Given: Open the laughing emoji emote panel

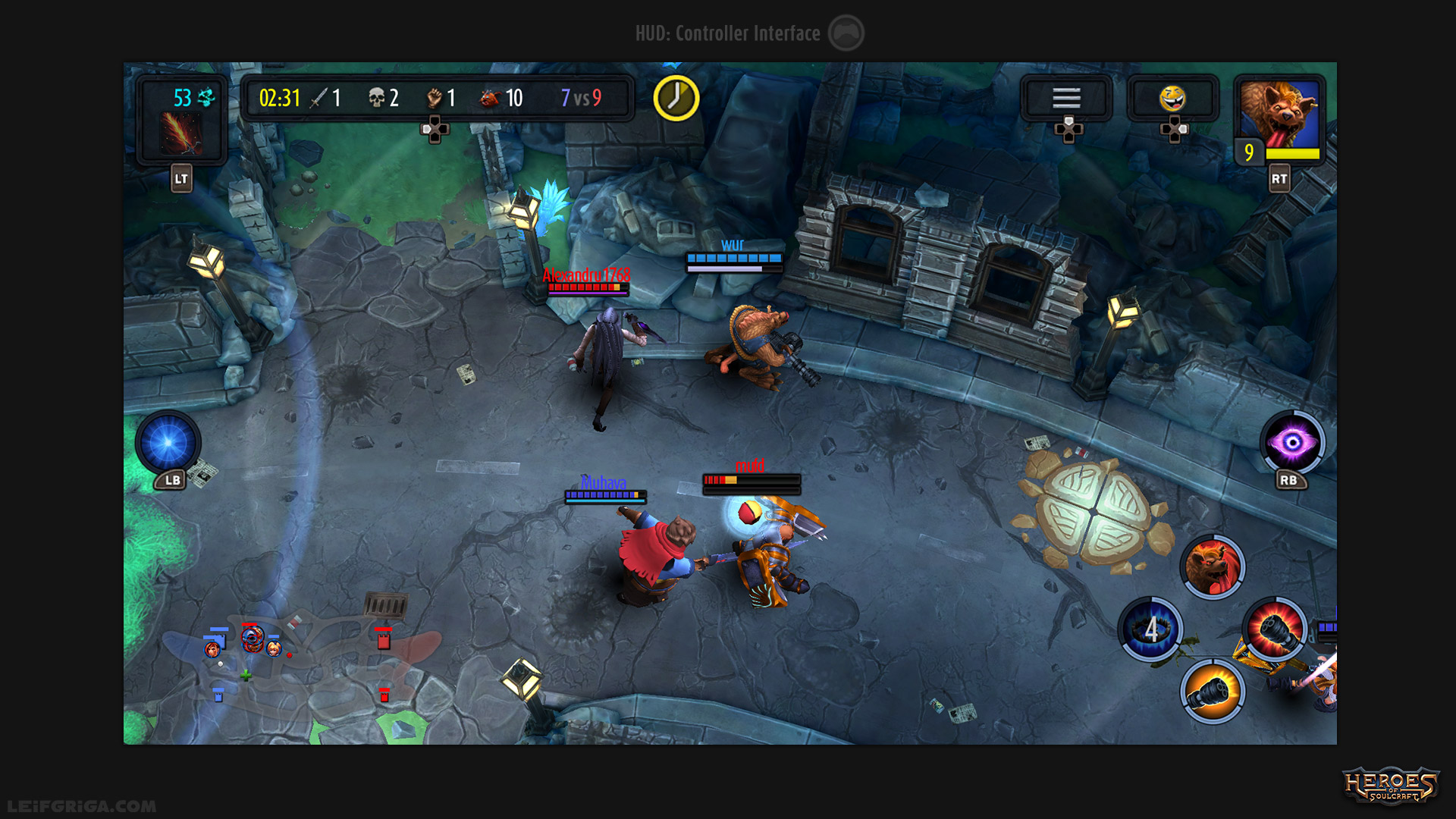Looking at the screenshot, I should point(1172,98).
